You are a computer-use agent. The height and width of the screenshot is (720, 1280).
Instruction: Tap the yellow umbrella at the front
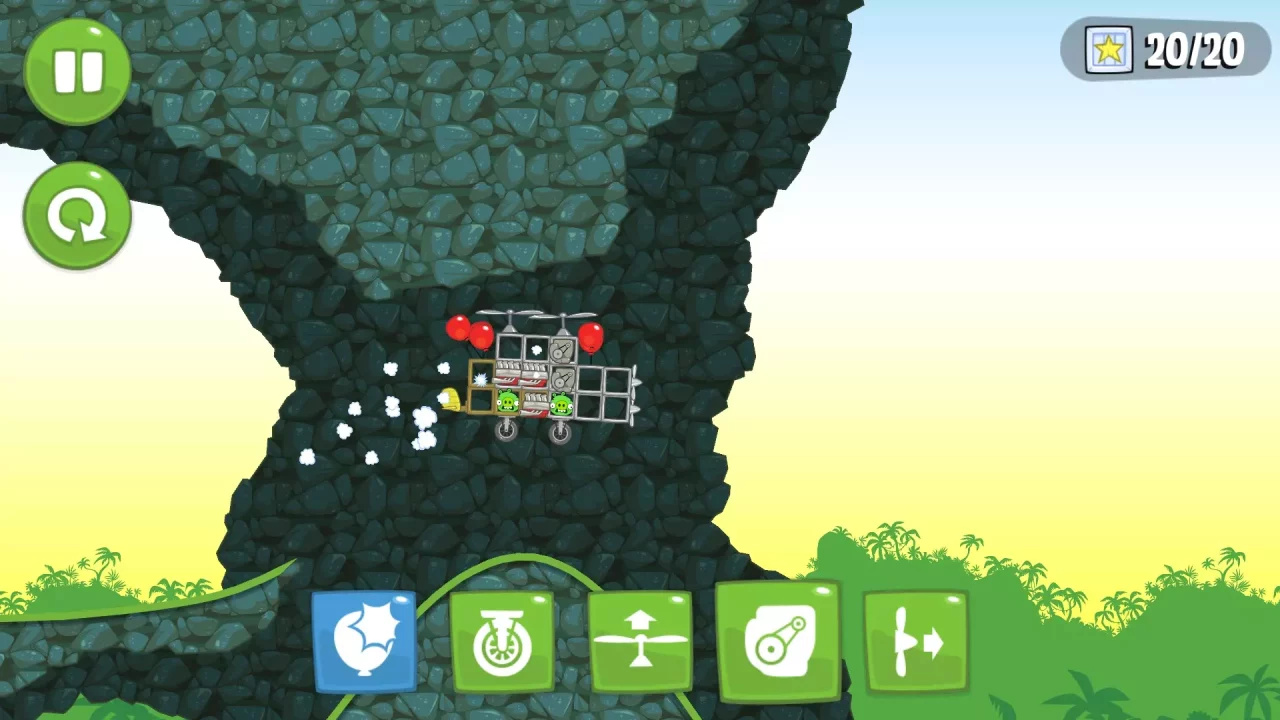(449, 400)
